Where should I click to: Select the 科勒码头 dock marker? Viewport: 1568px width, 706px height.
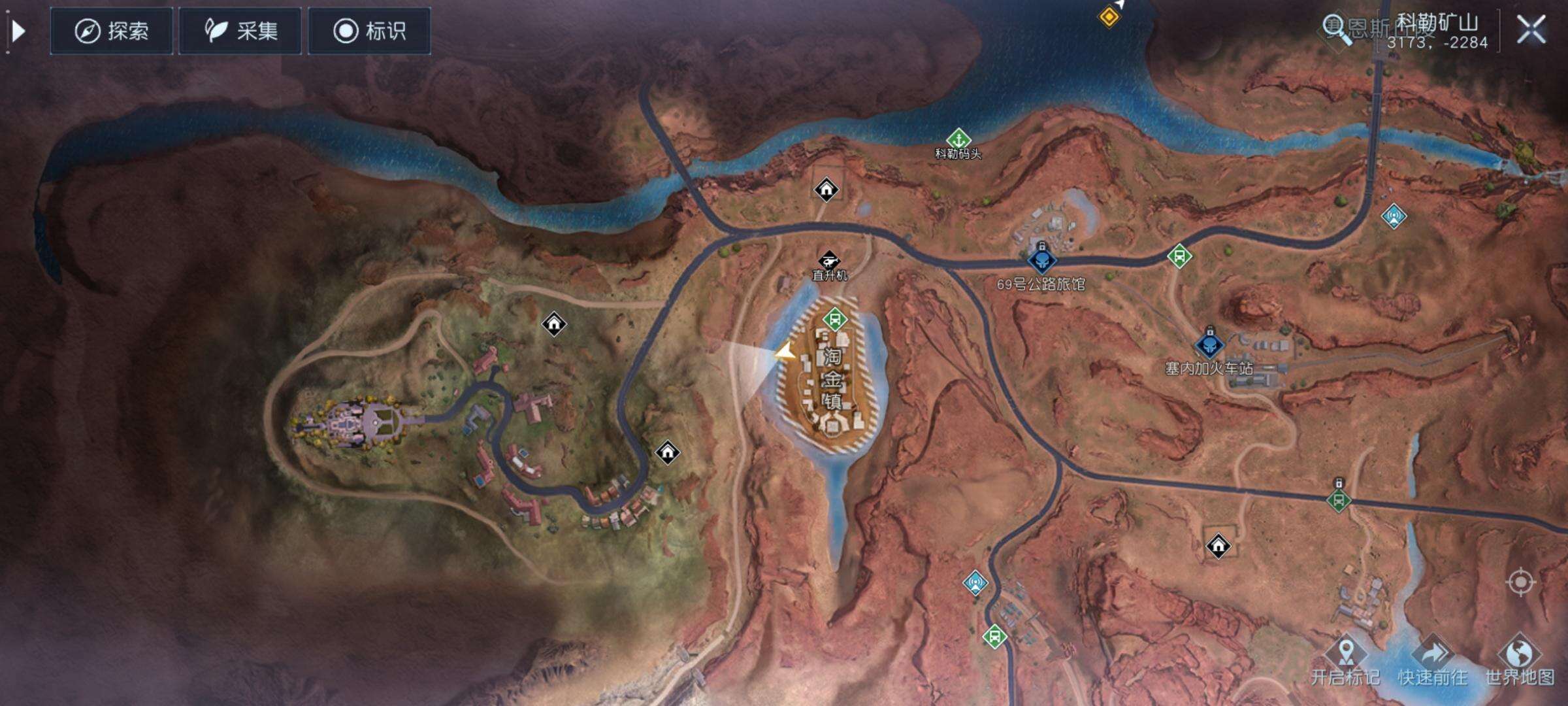coord(958,139)
